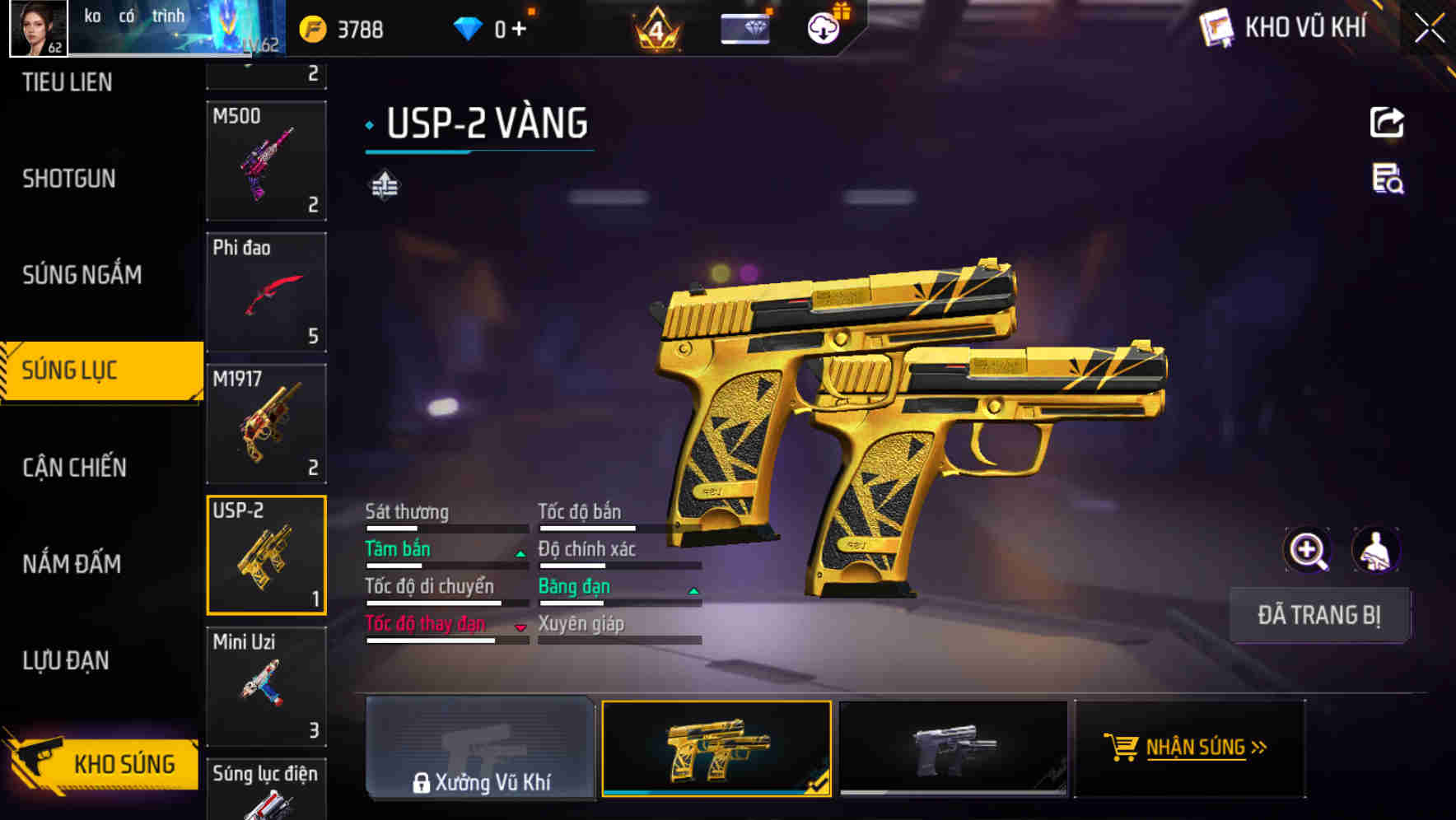
Task: Select Mini Uzi from the weapon list
Action: (266, 685)
